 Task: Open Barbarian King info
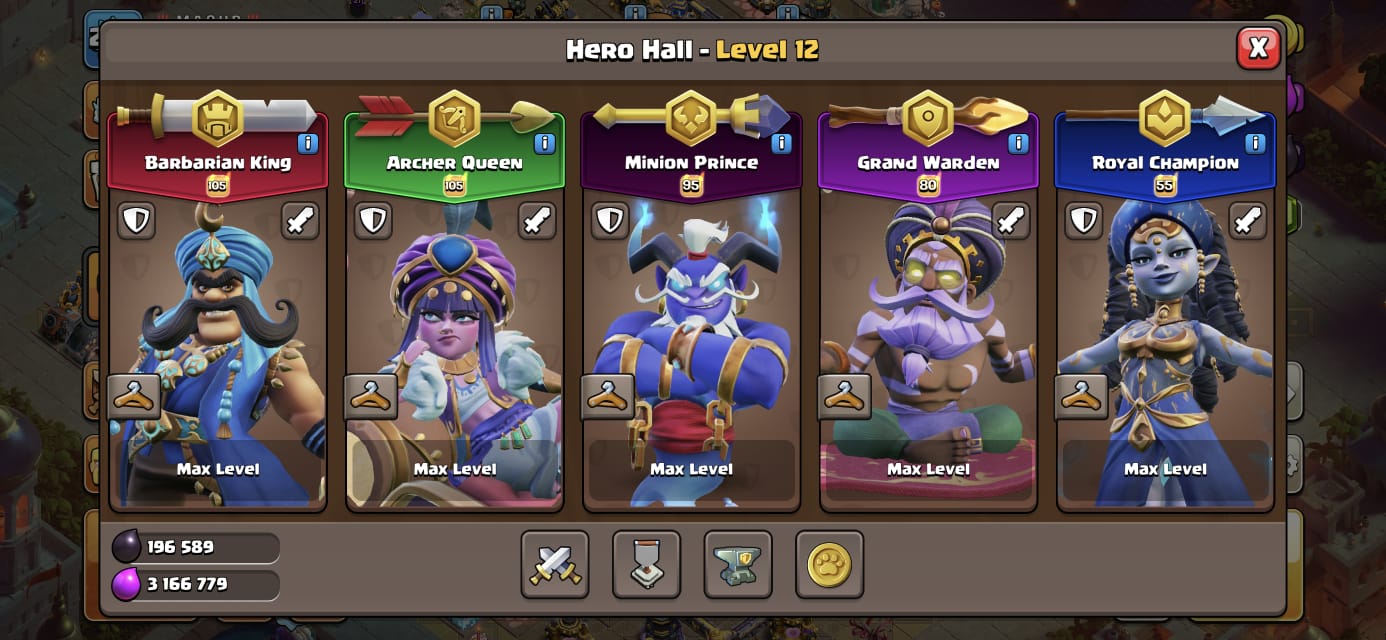coord(307,144)
